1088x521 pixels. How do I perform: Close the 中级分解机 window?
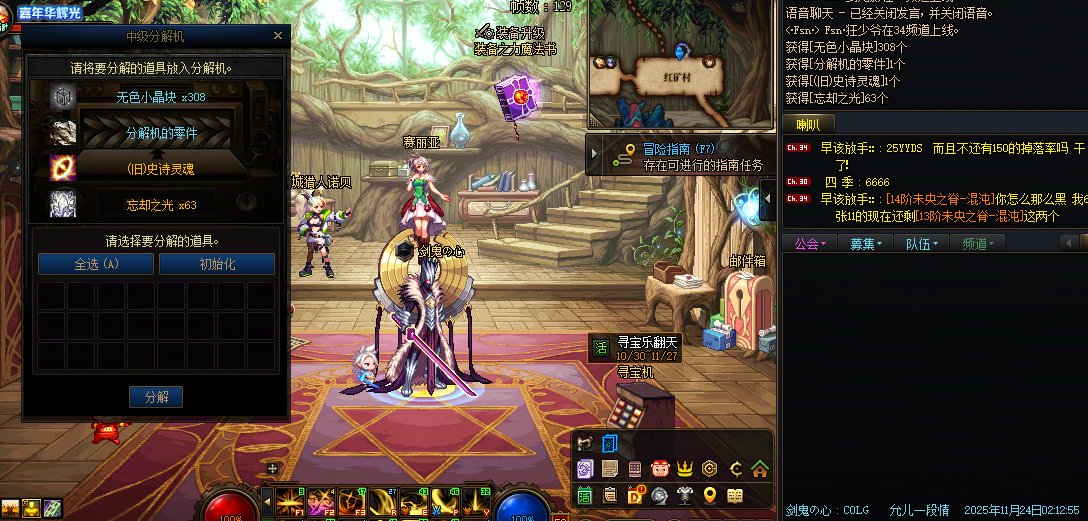278,36
